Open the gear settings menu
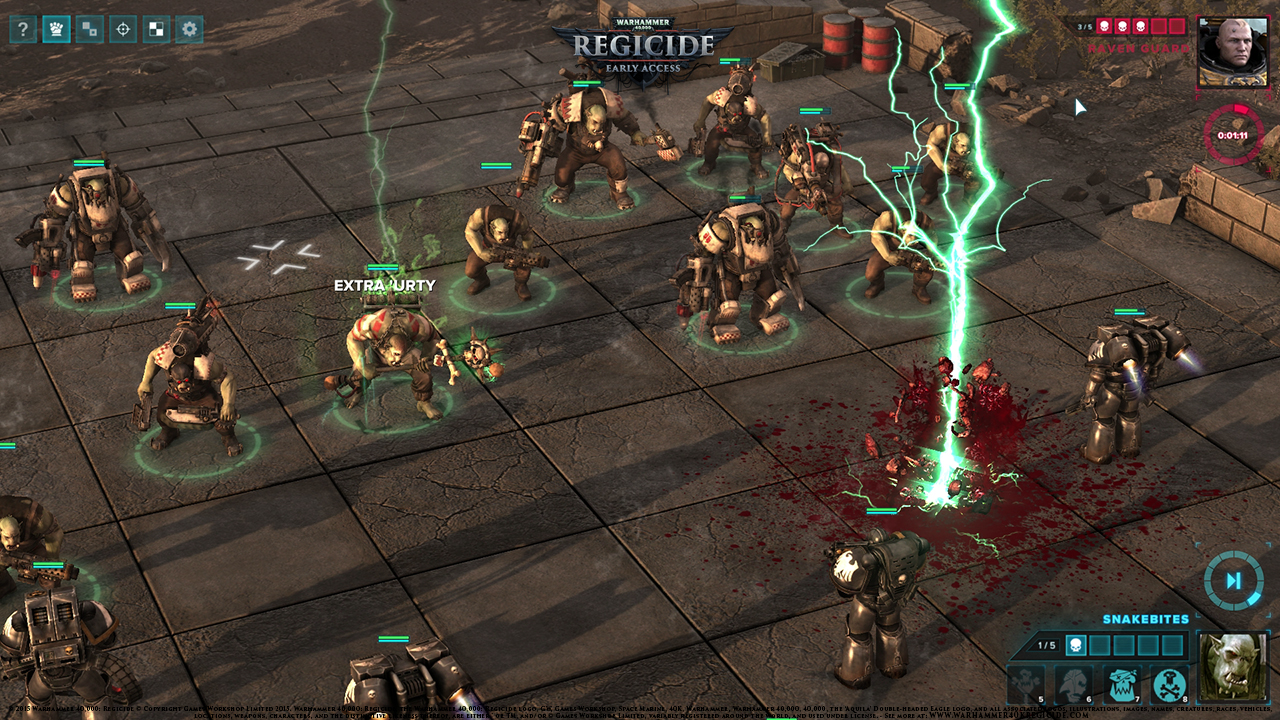Screen dimensions: 1280x720 [188, 29]
